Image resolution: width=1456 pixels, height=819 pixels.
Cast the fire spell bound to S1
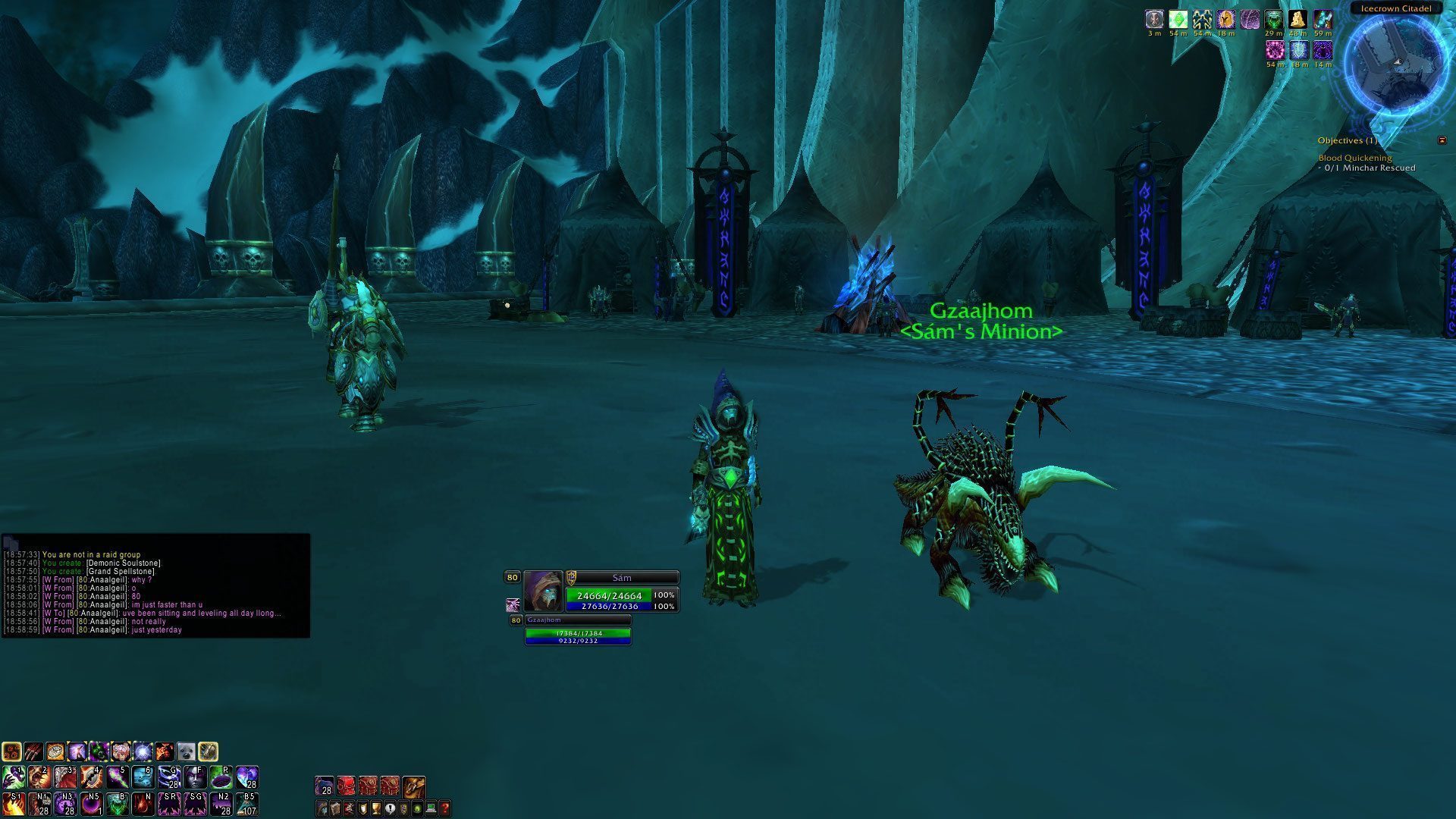click(x=14, y=803)
